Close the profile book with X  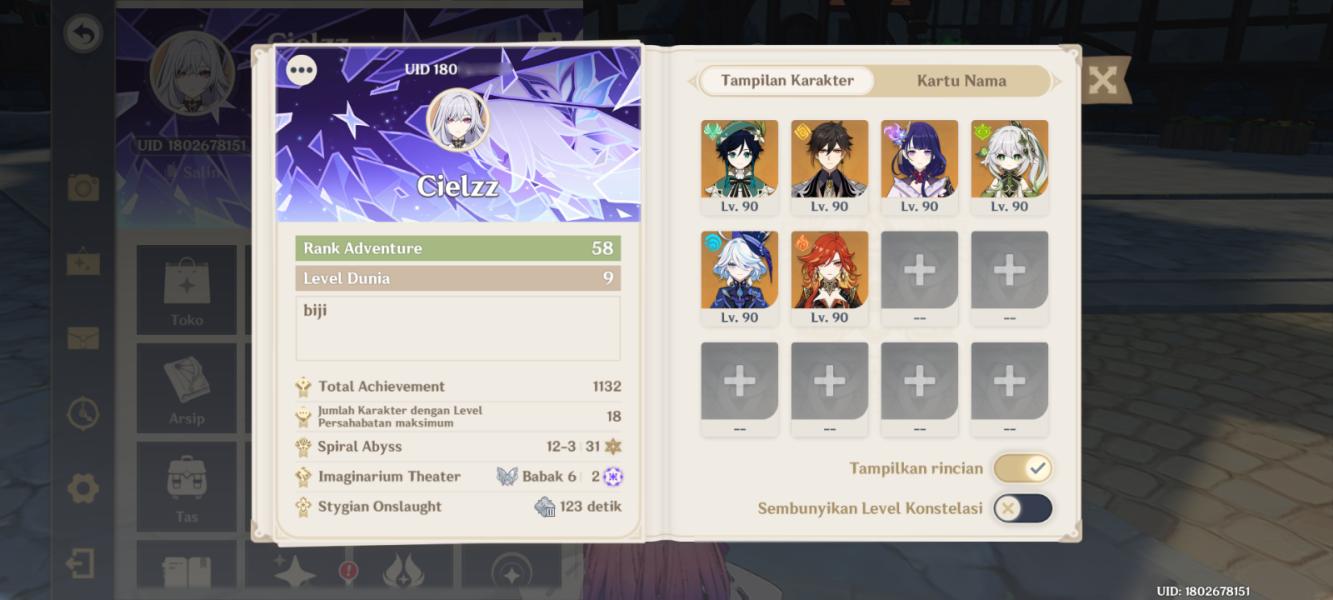pos(1102,80)
